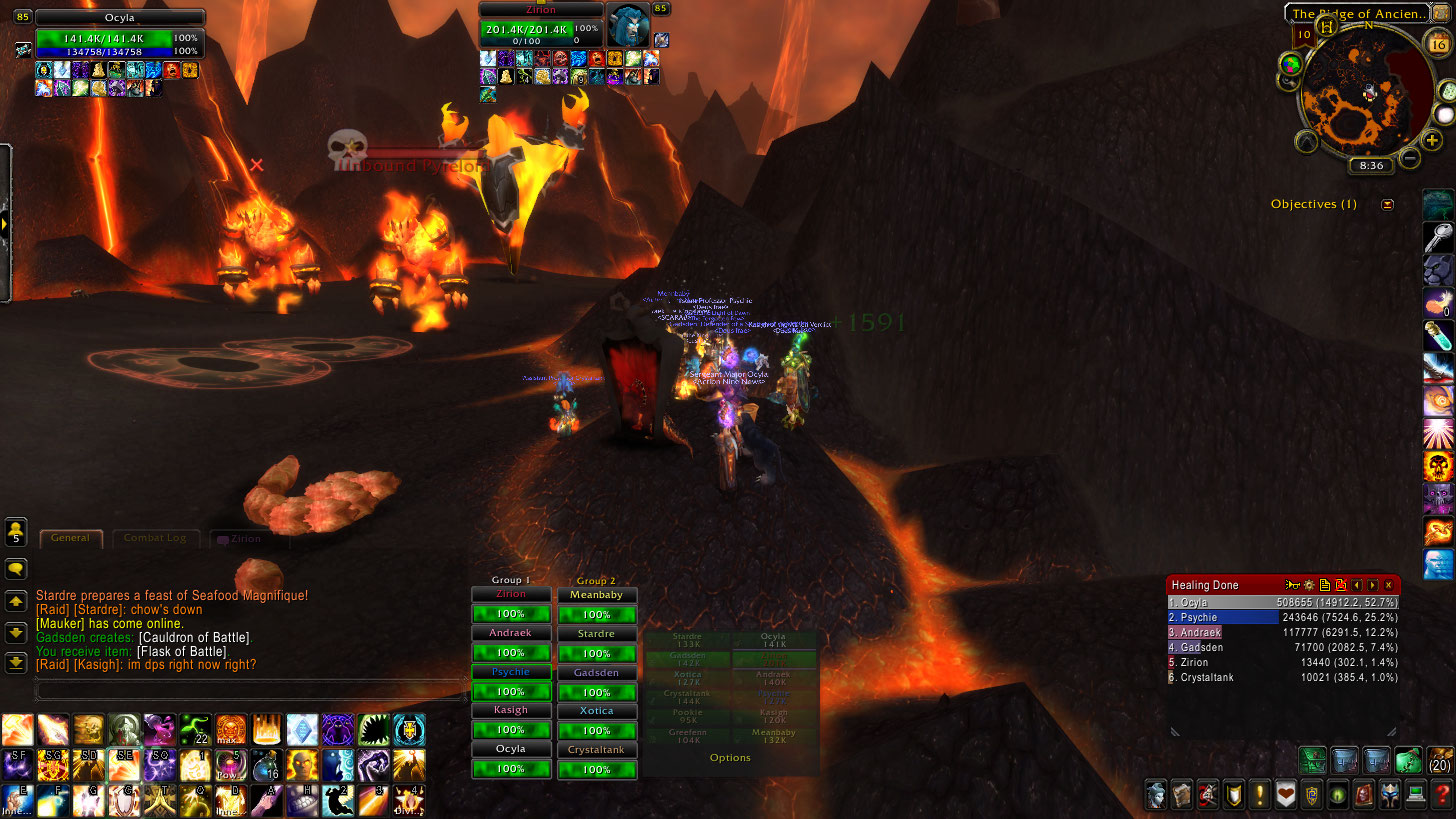Open the character info micro button
Screen dimensions: 1456x819
click(x=1157, y=795)
